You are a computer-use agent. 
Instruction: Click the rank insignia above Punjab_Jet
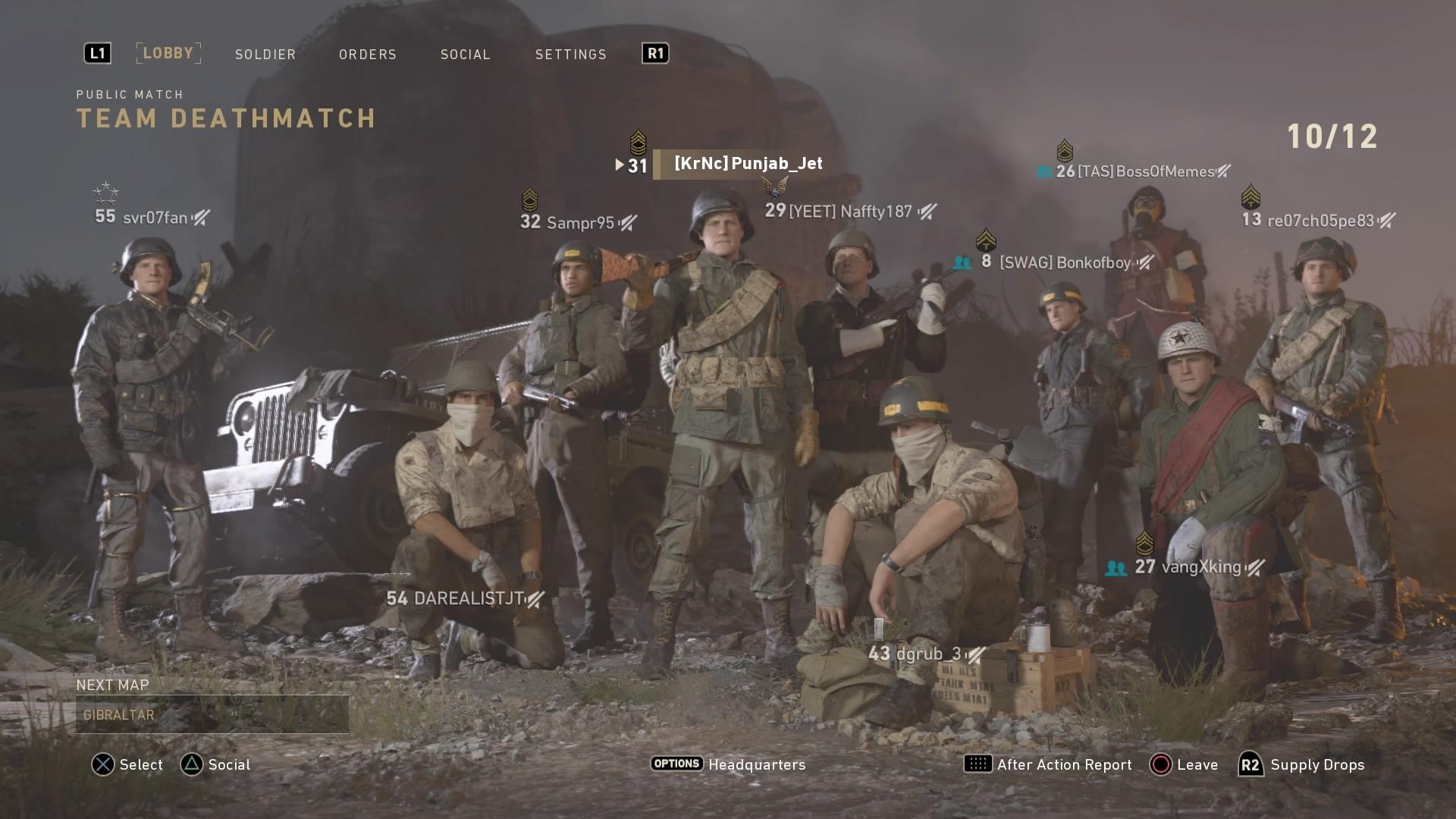tap(638, 140)
